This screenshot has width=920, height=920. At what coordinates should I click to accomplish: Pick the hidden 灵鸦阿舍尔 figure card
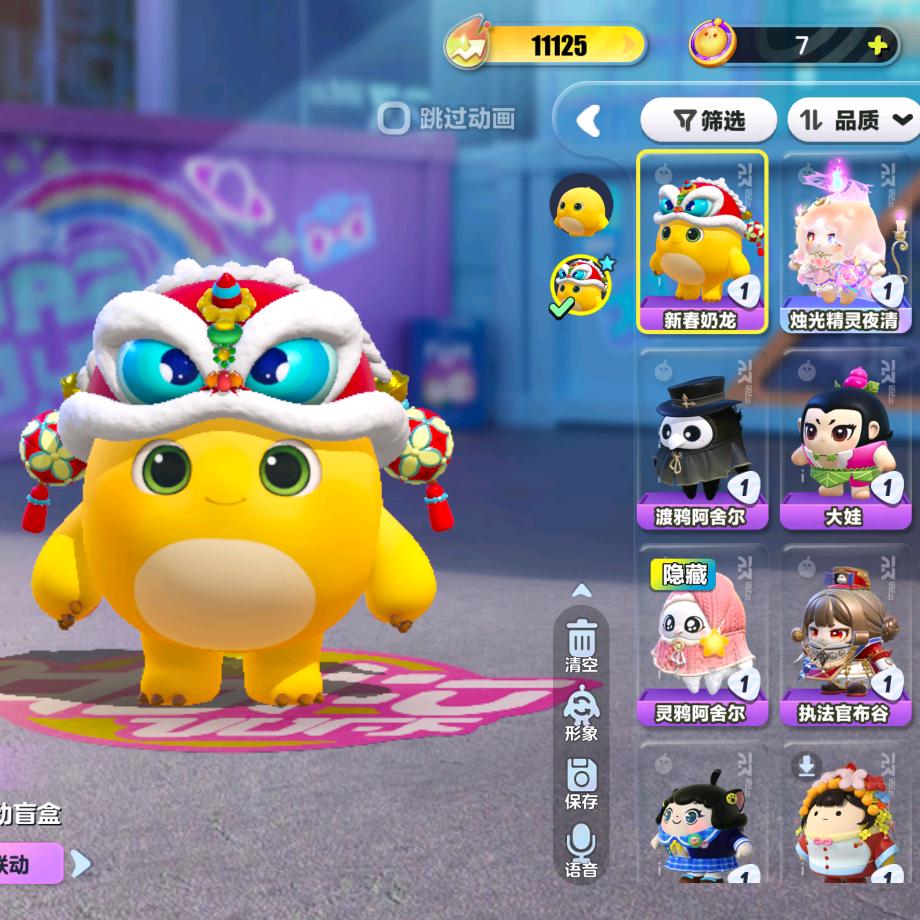point(703,636)
